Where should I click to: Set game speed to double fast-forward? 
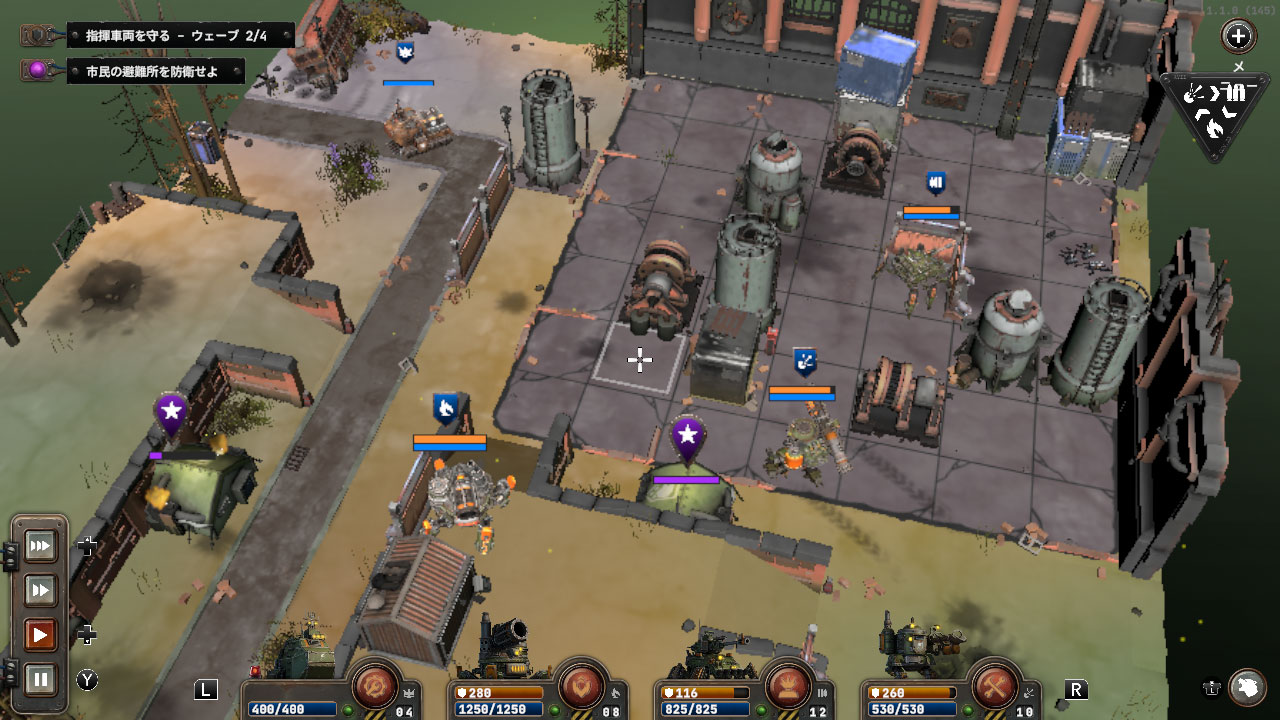pyautogui.click(x=41, y=591)
